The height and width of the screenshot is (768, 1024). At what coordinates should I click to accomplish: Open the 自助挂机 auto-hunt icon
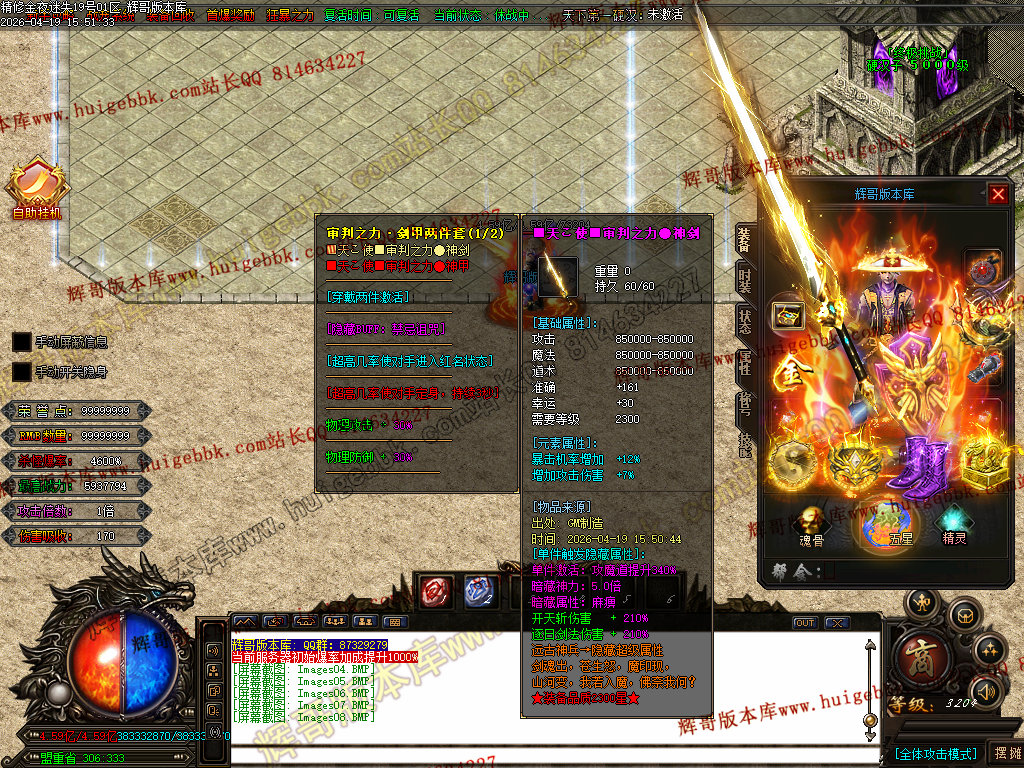(37, 187)
